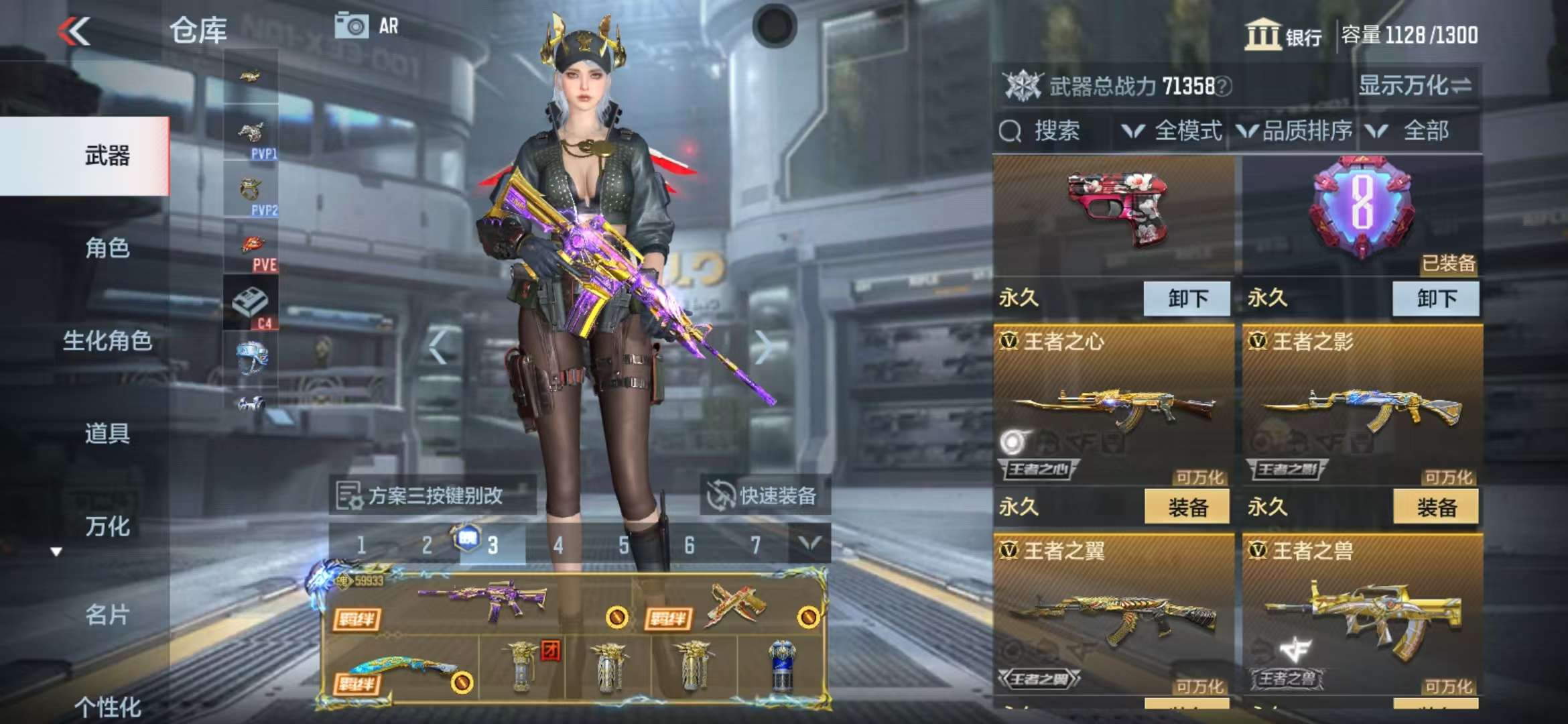The width and height of the screenshot is (1568, 724).
Task: Switch to the 角色 character tab
Action: [x=107, y=248]
